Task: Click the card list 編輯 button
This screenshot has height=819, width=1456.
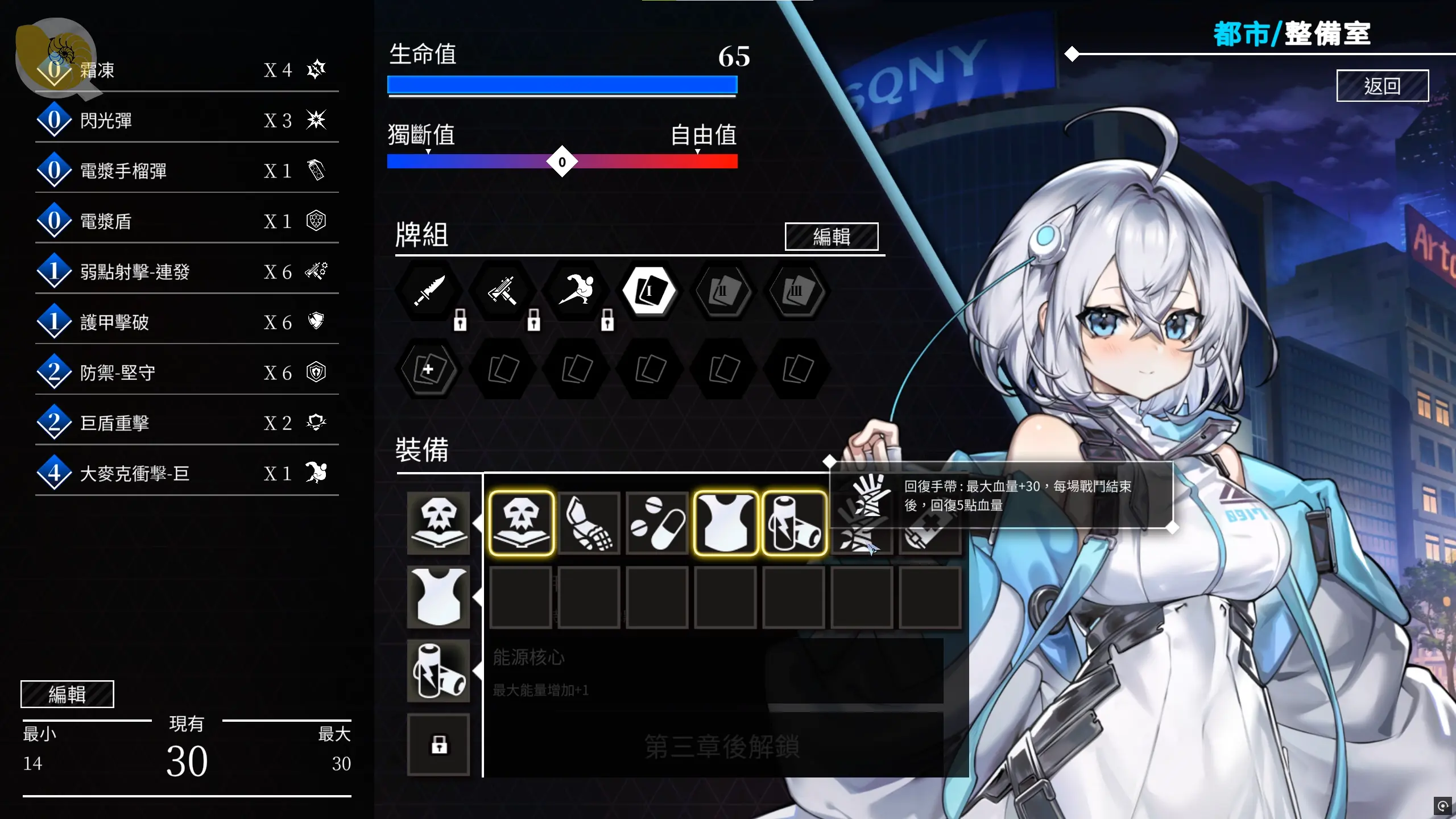Action: click(67, 694)
